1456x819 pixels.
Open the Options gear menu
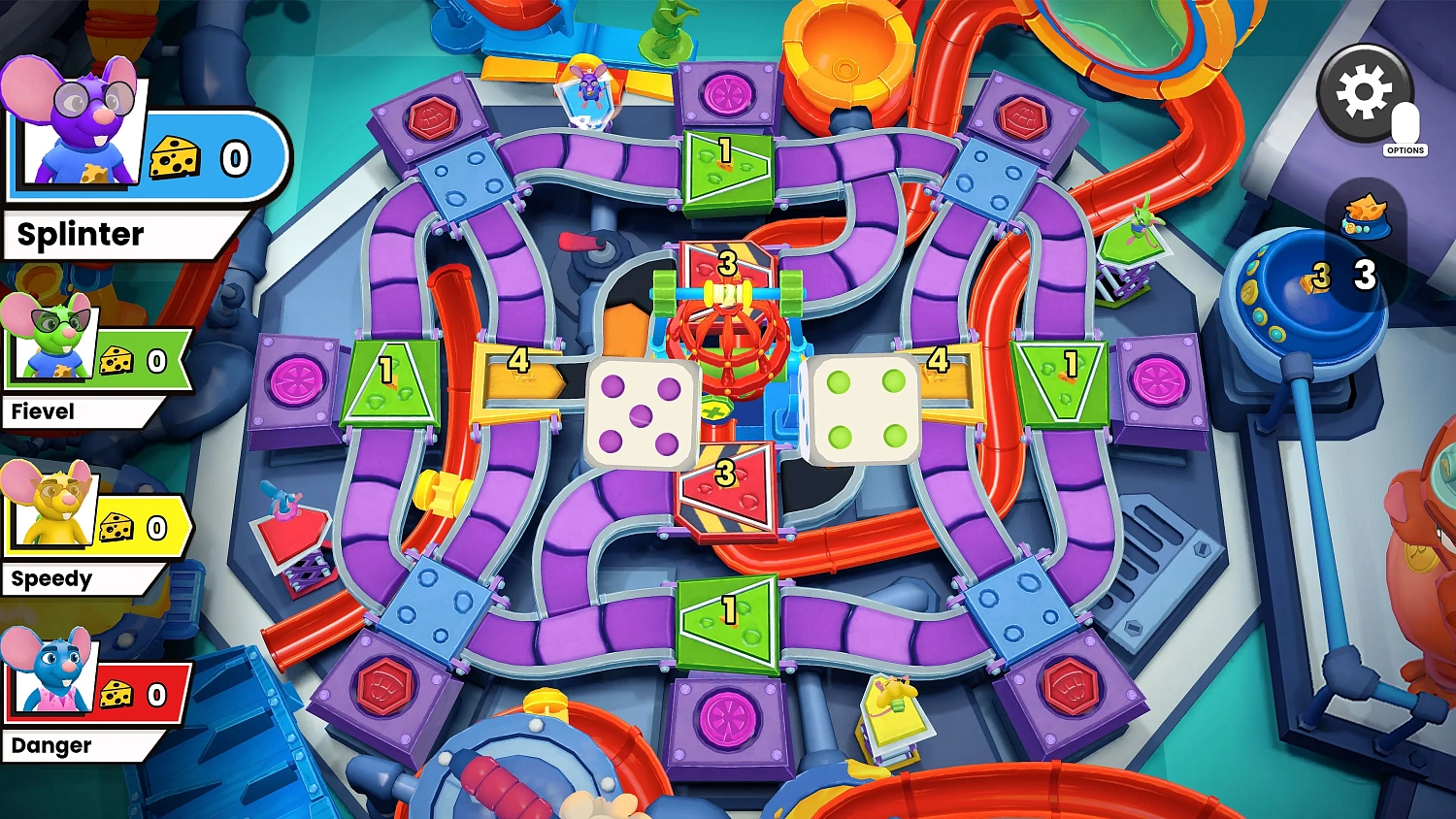1364,94
